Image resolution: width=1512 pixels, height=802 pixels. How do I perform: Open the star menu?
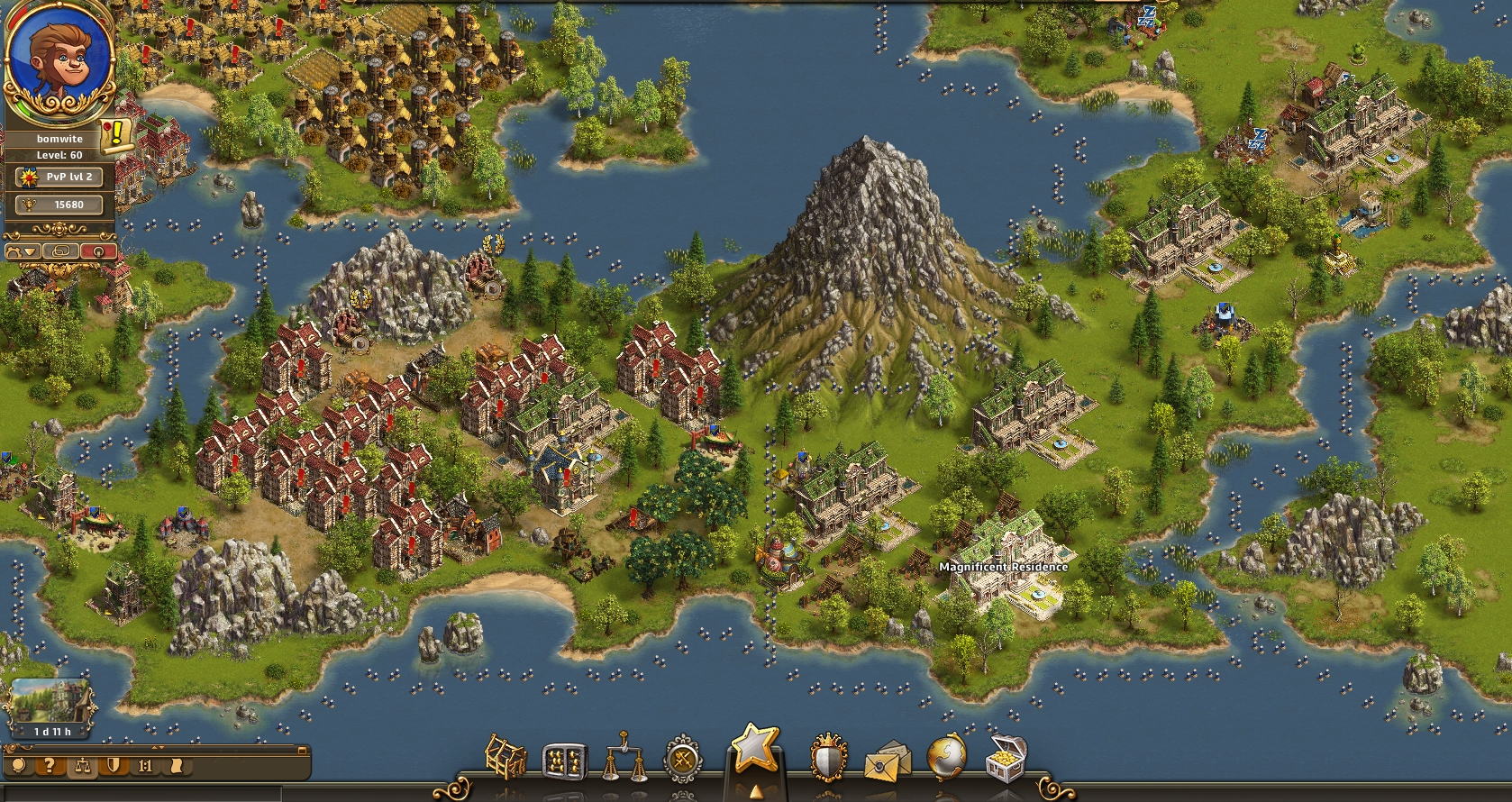(754, 750)
